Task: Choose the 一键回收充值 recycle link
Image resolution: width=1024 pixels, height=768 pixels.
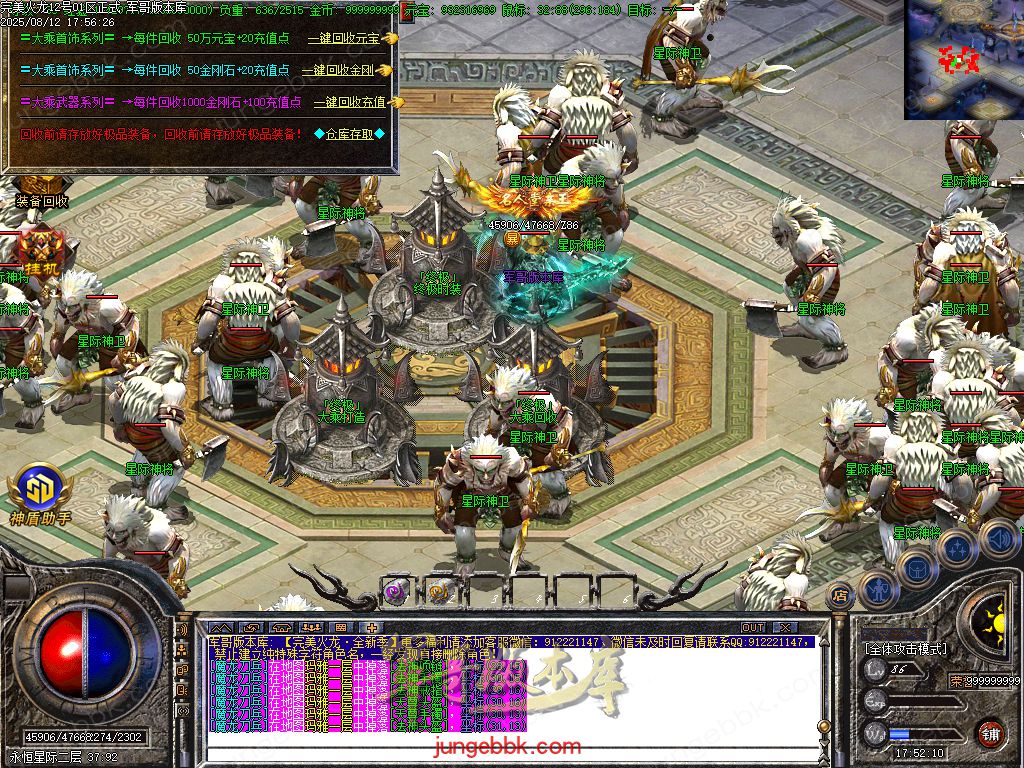Action: pyautogui.click(x=349, y=102)
